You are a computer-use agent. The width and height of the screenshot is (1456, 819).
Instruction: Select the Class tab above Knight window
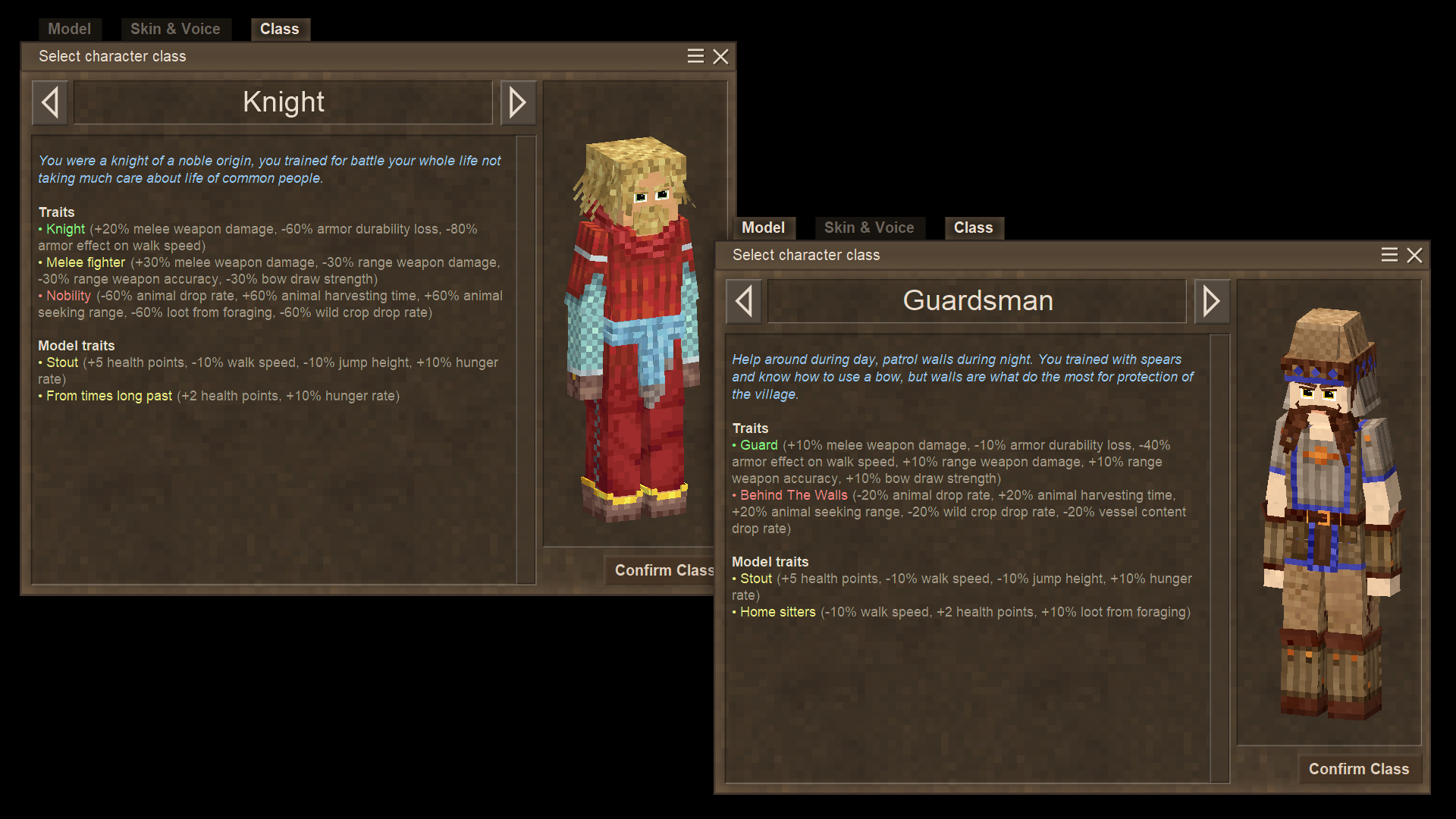tap(280, 29)
